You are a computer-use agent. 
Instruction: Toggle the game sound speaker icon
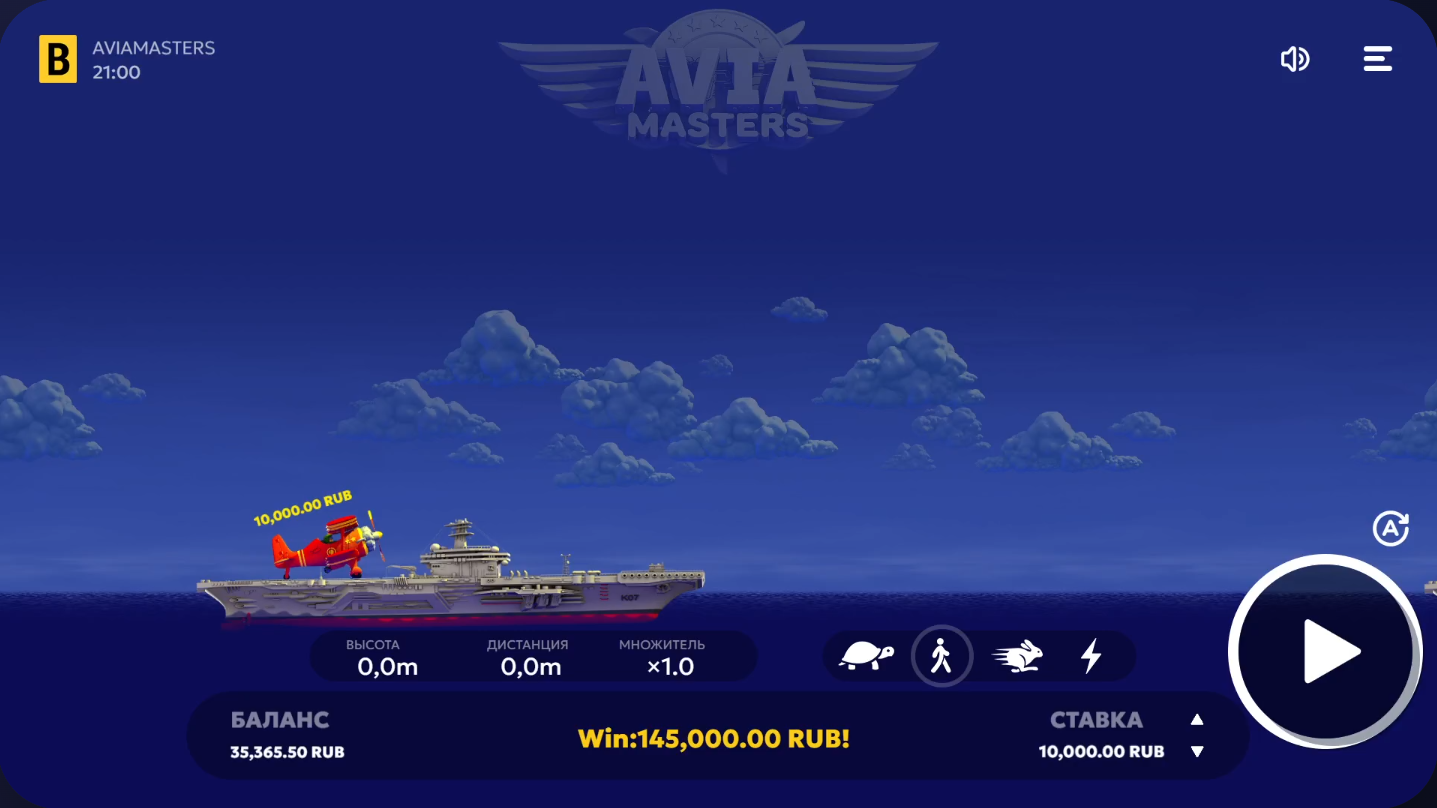(1295, 60)
